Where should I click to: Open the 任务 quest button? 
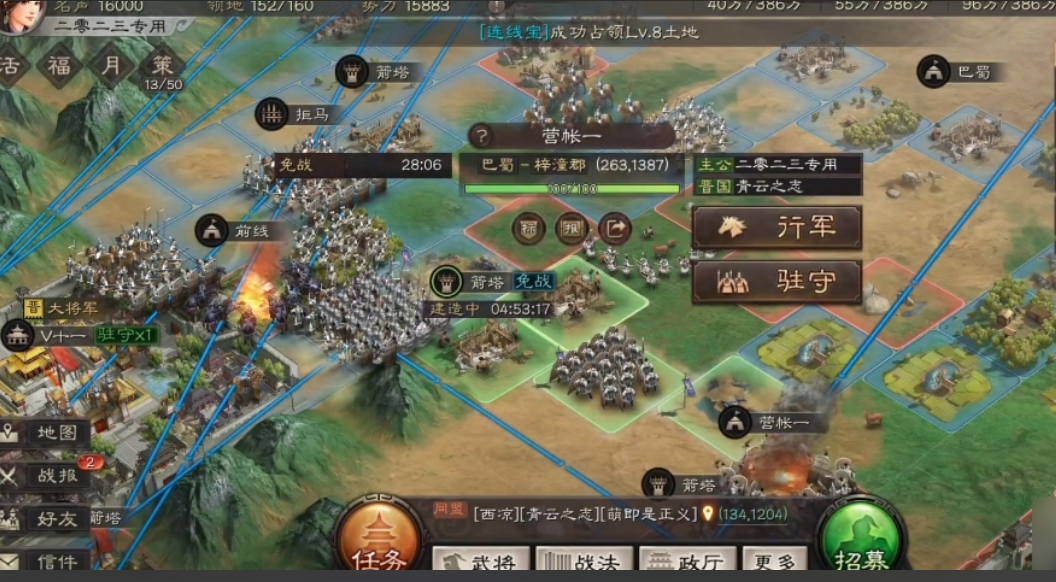pyautogui.click(x=379, y=544)
